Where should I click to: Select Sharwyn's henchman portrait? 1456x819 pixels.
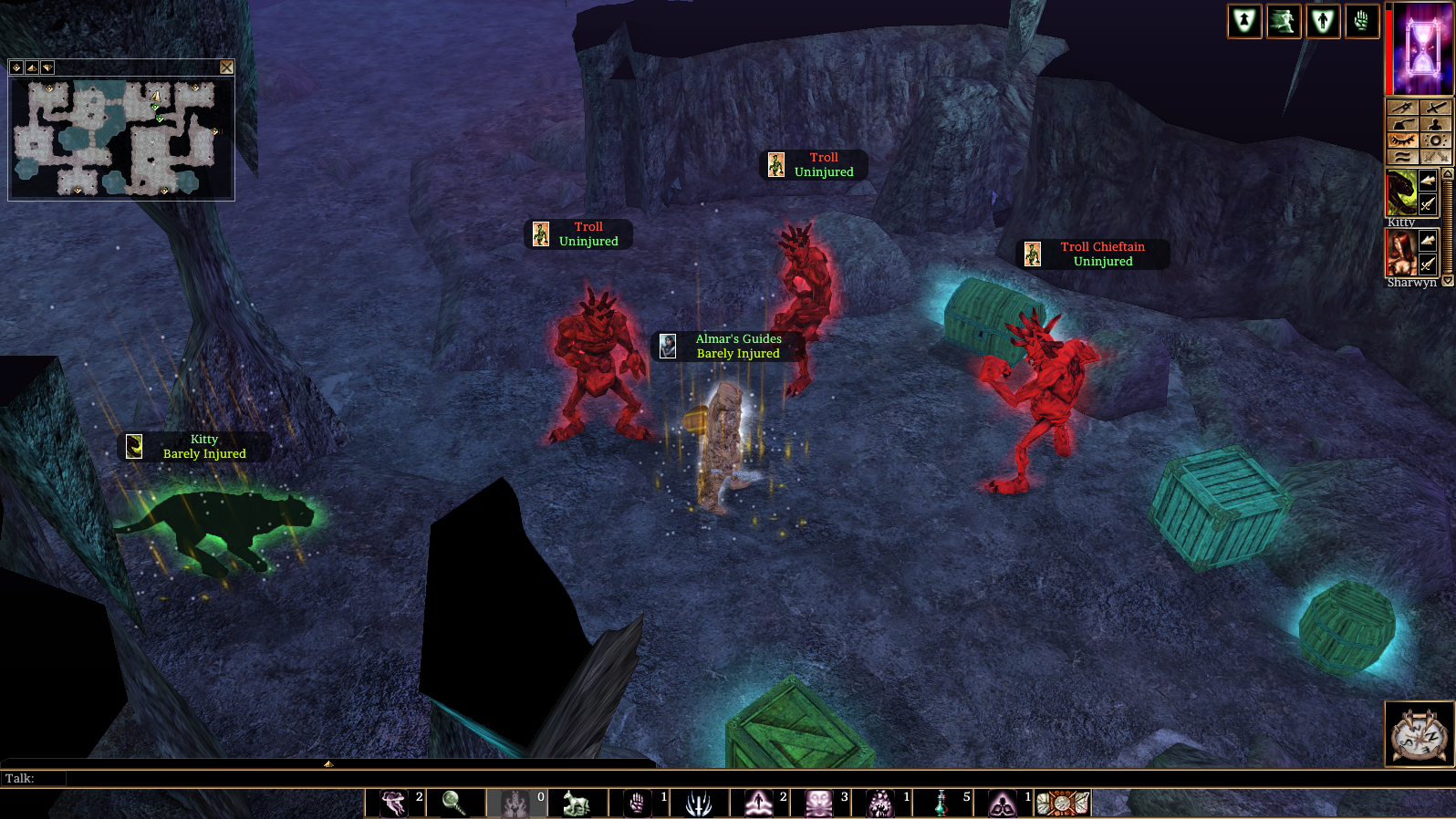click(1401, 253)
